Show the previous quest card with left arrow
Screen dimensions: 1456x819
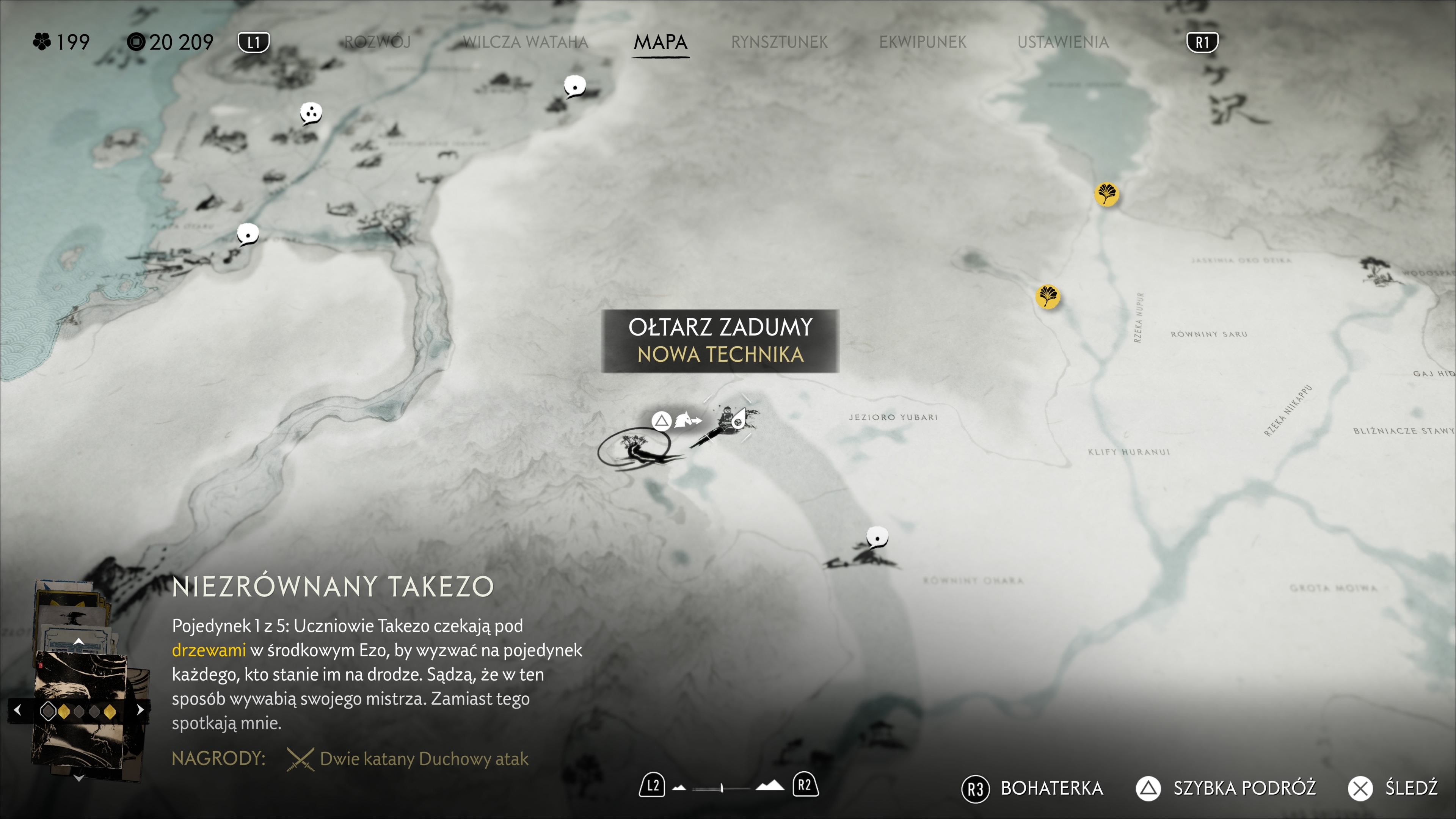pyautogui.click(x=17, y=710)
